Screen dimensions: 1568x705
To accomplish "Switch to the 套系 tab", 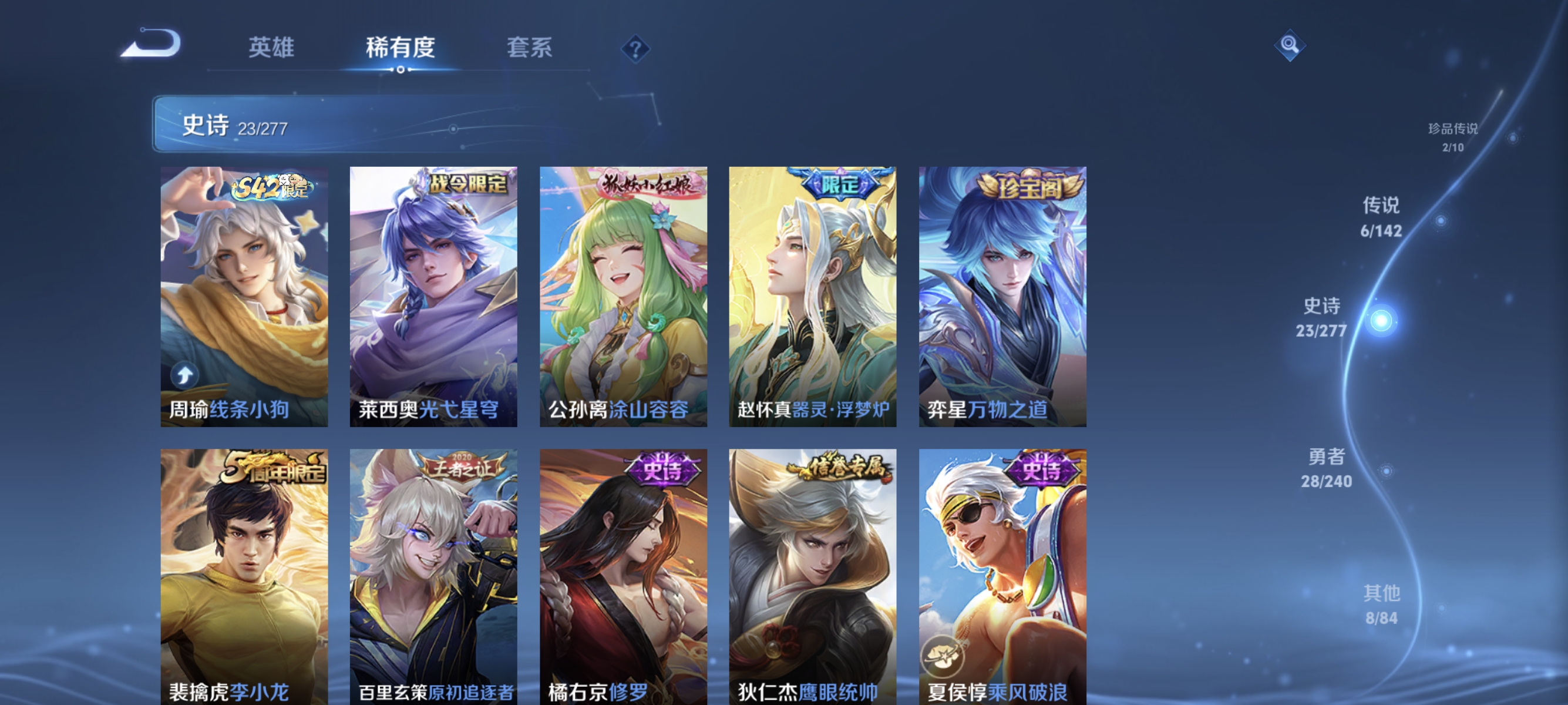I will [530, 49].
